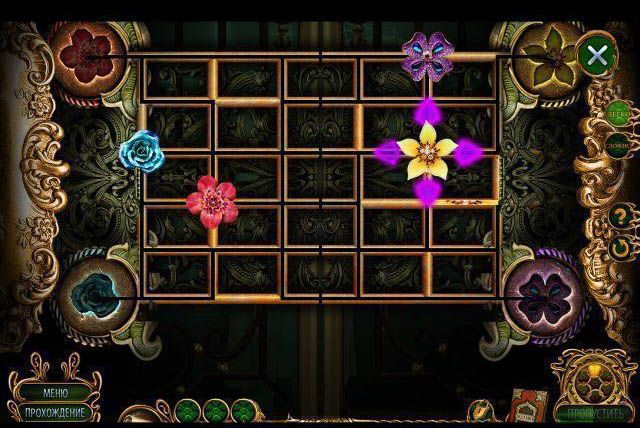The image size is (640, 428).
Task: Move the yellow flower down with the purple arrow
Action: 426,191
